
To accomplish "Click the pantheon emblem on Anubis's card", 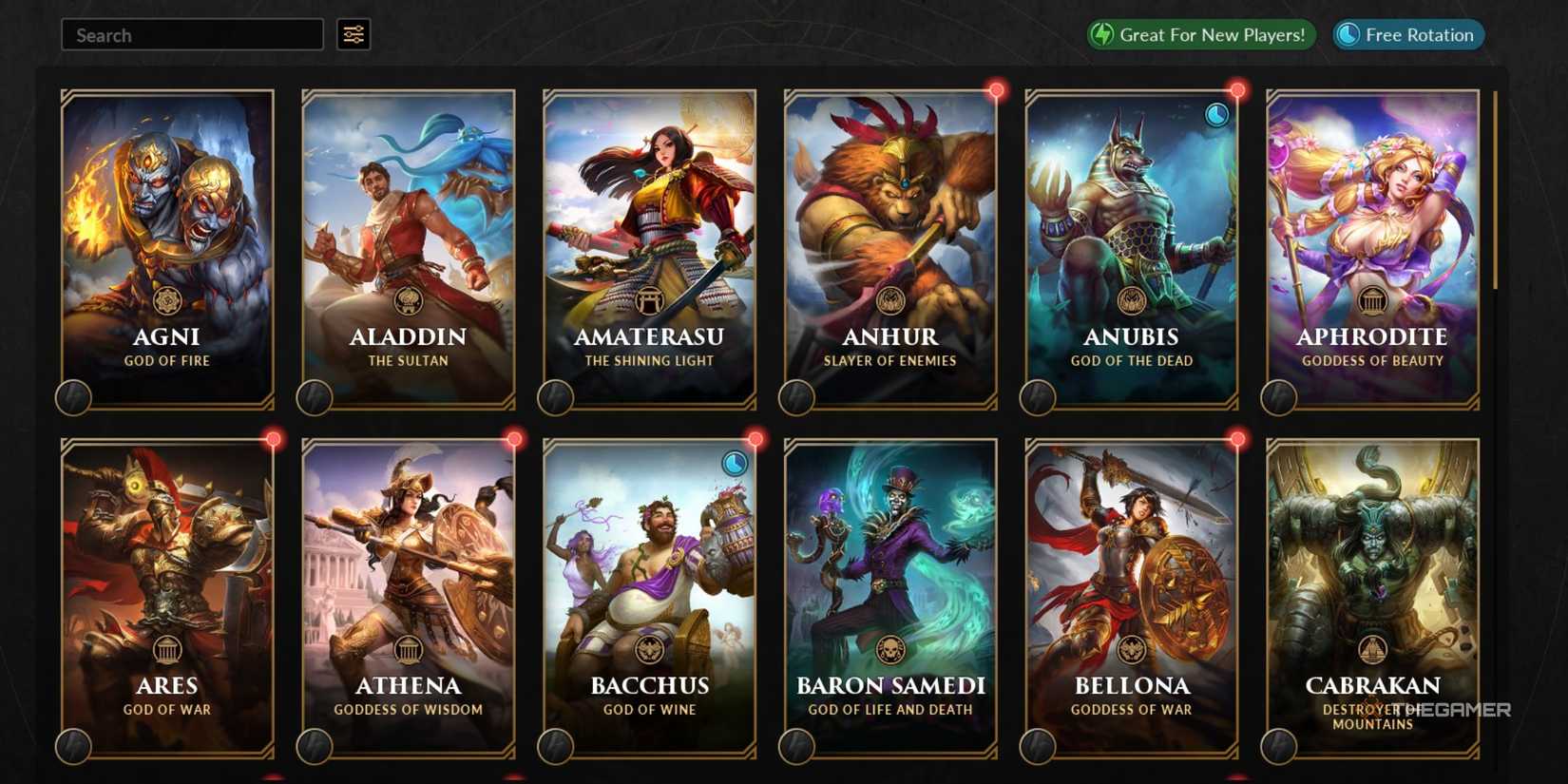I will click(1131, 302).
